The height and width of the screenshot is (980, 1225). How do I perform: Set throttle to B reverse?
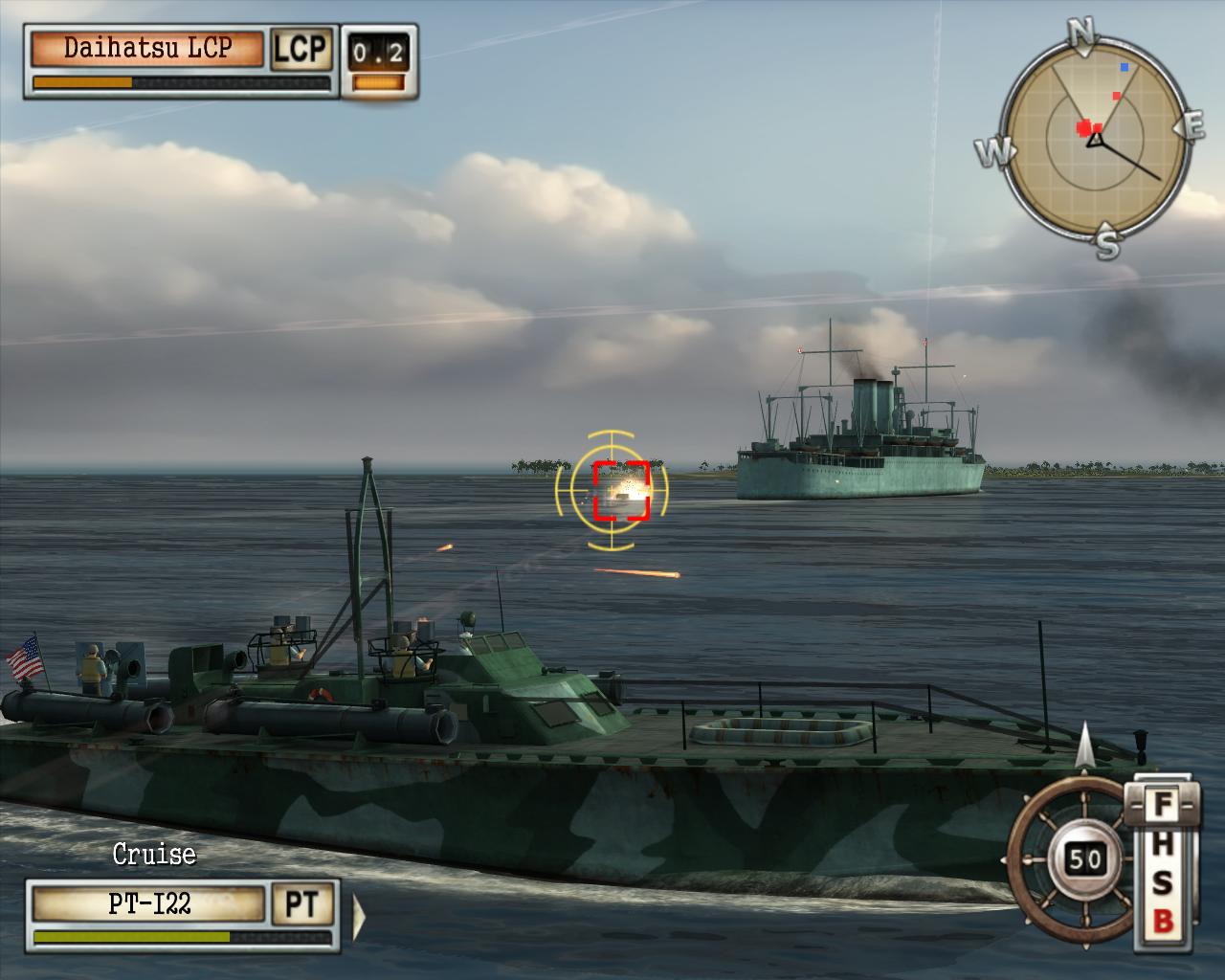pos(1162,922)
